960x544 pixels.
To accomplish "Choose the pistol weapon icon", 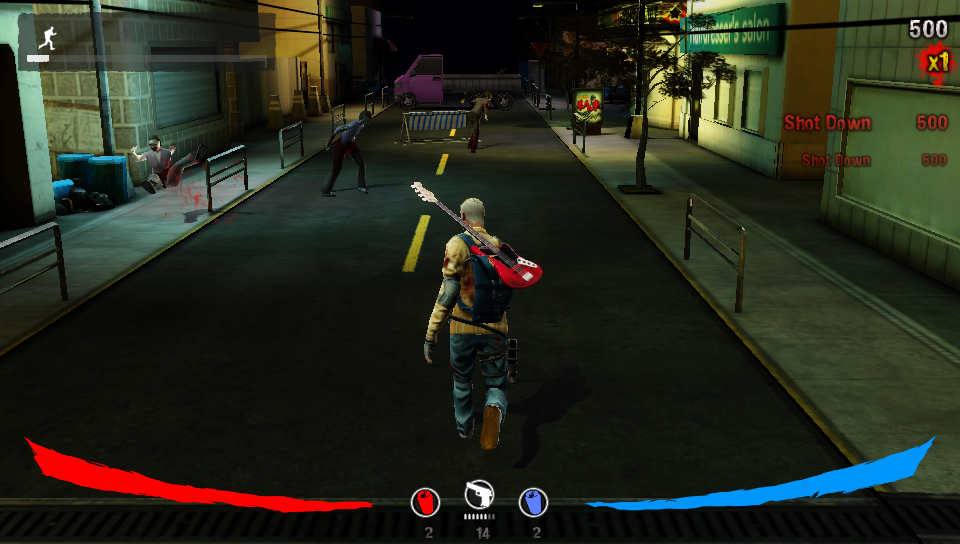I will coord(480,495).
